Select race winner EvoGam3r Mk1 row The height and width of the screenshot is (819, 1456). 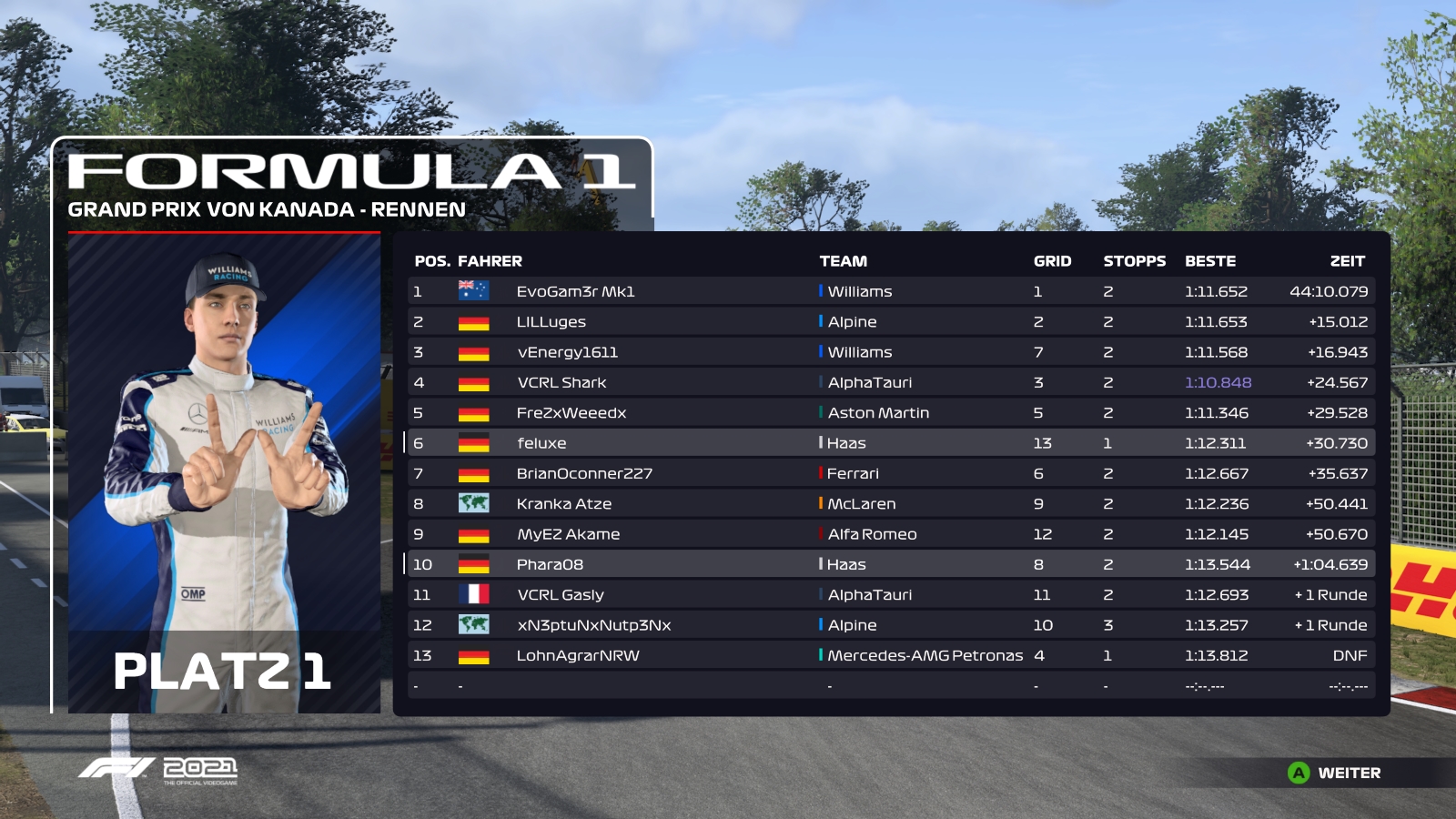(890, 291)
